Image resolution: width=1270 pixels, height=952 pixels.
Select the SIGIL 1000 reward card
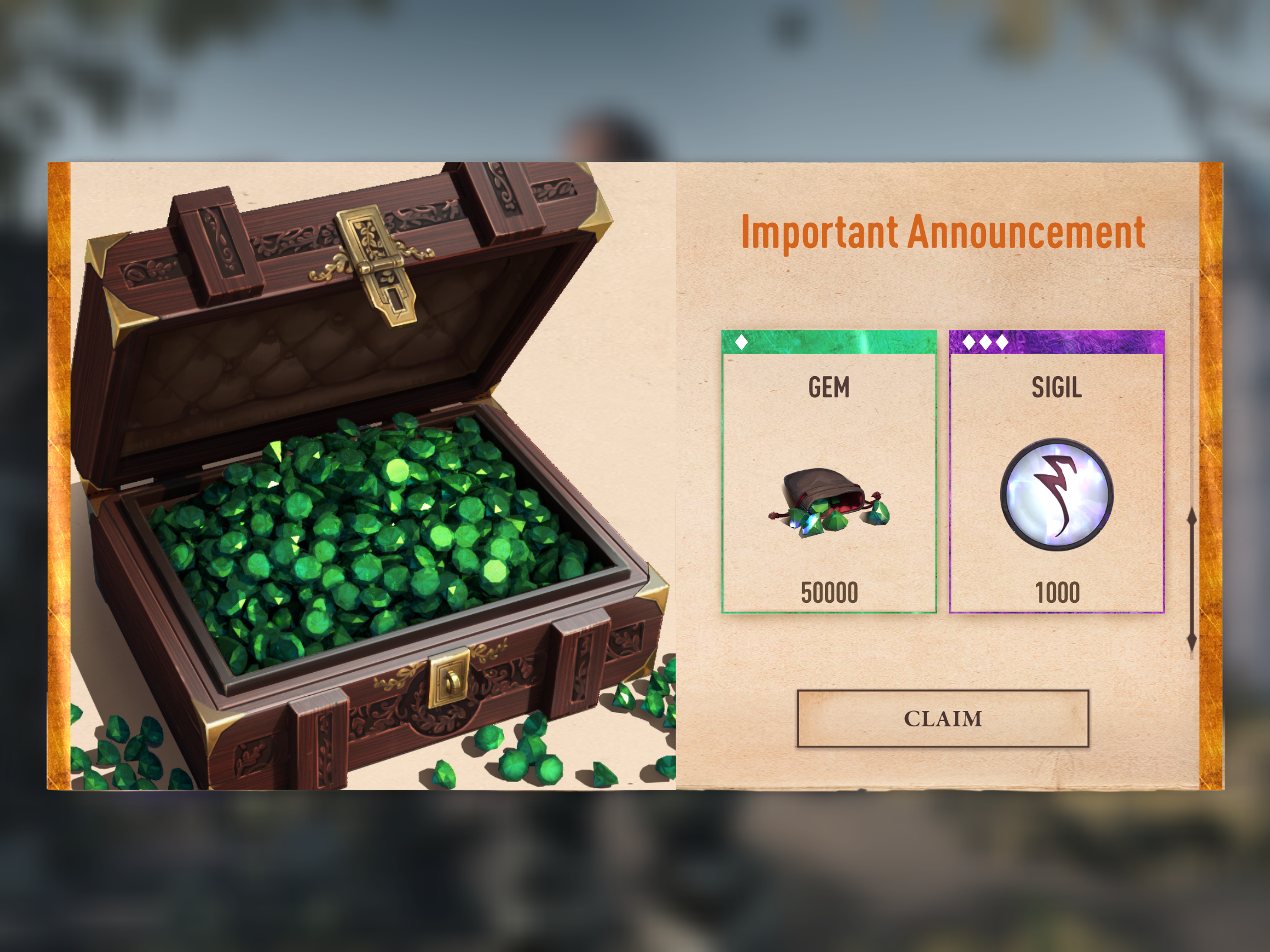point(1056,472)
